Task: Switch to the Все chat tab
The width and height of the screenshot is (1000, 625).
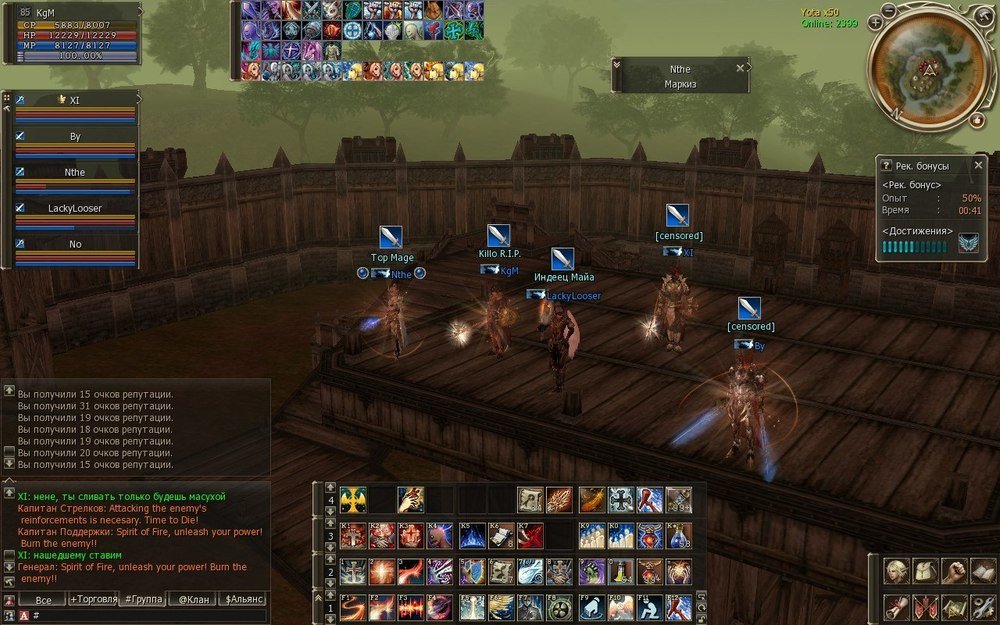Action: pos(44,599)
